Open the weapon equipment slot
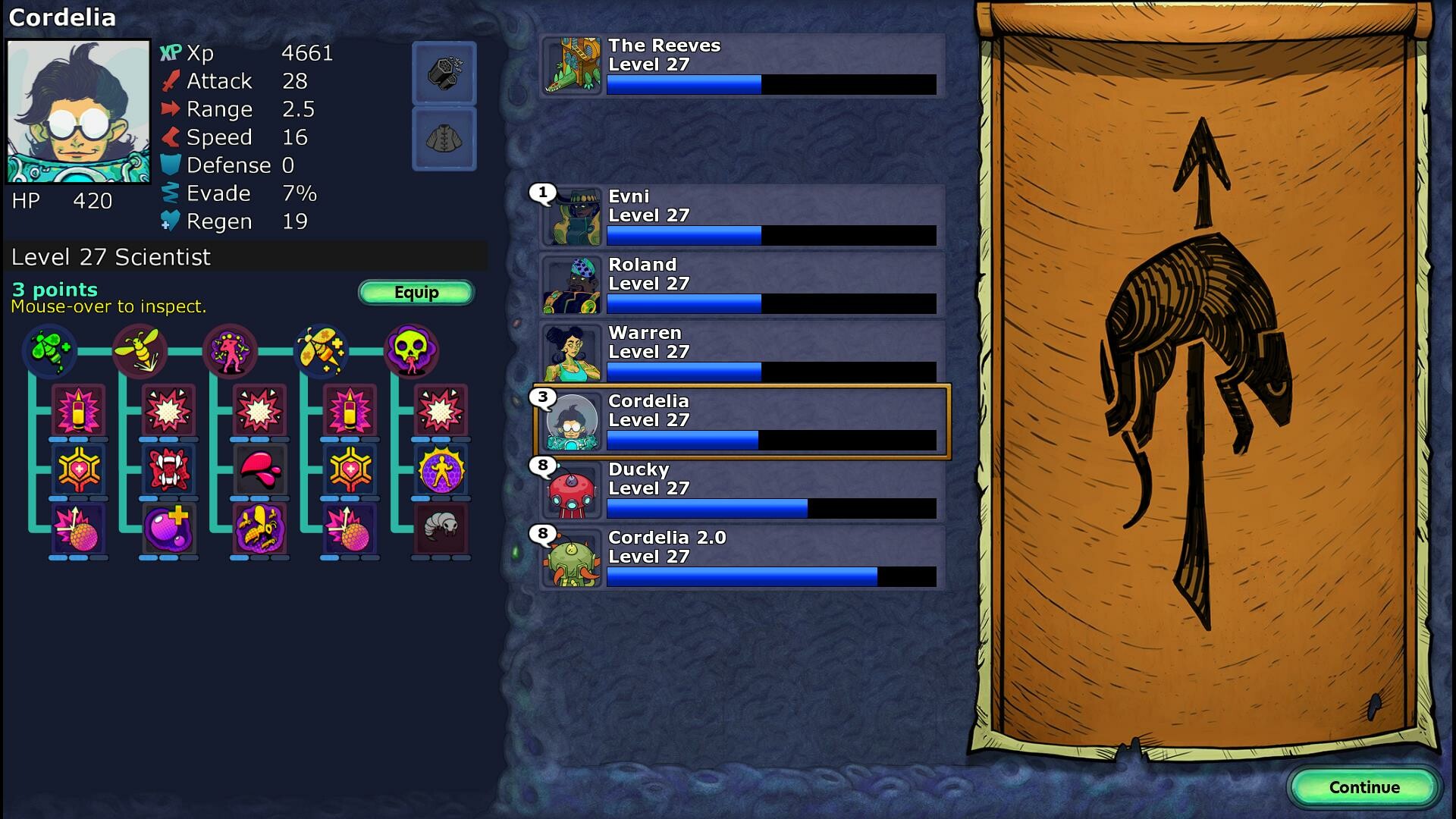Viewport: 1456px width, 819px height. [444, 74]
